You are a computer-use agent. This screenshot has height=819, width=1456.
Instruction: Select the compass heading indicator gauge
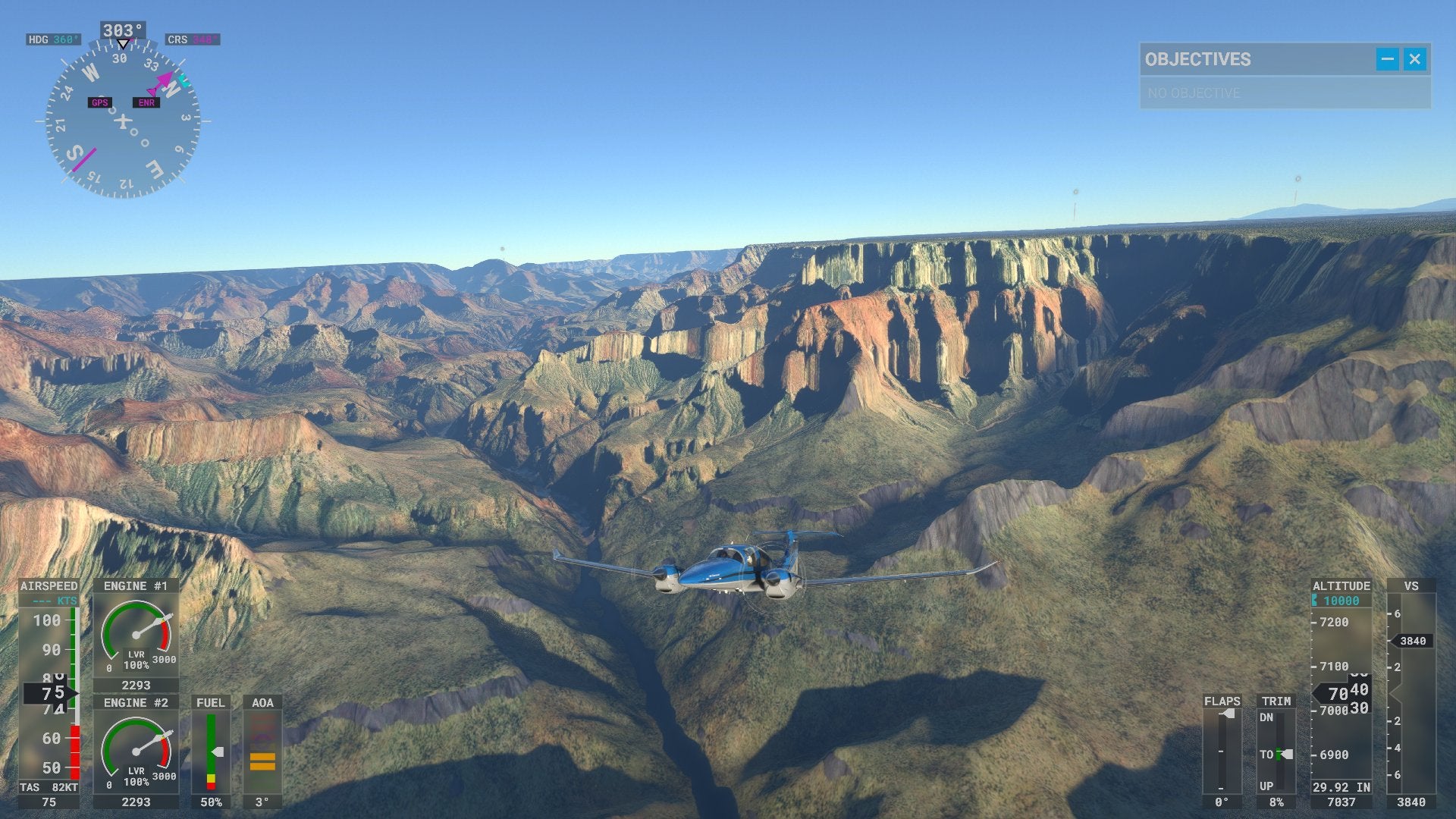tap(125, 121)
